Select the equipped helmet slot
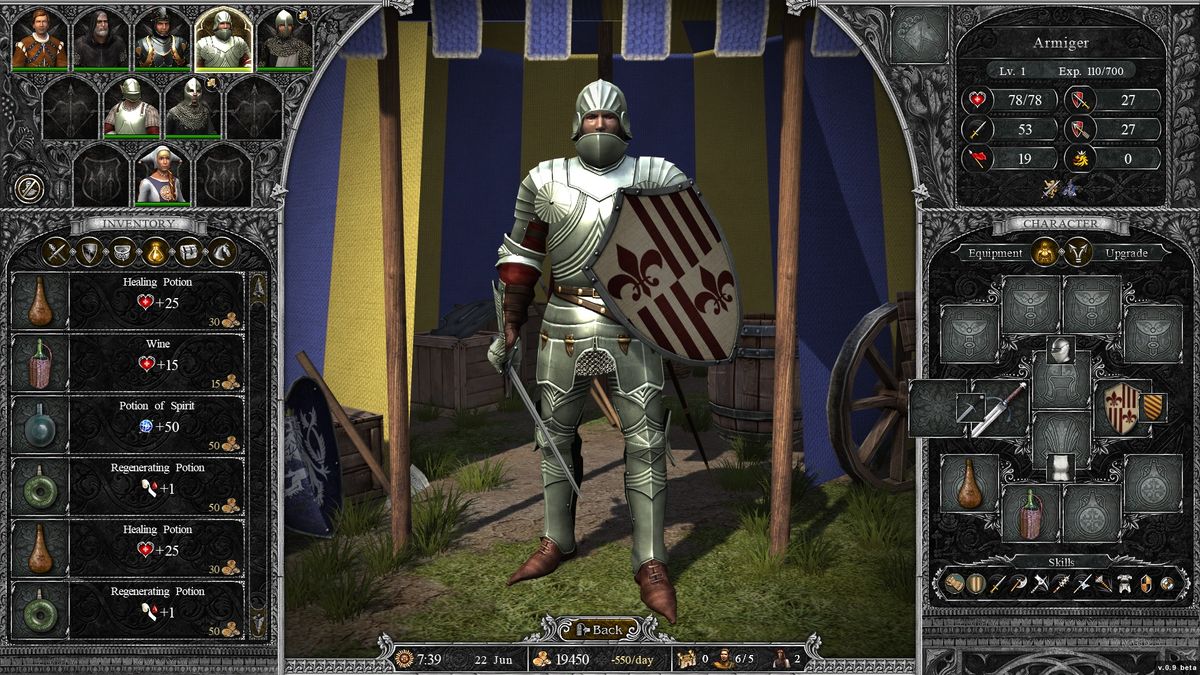This screenshot has width=1200, height=675. [1060, 352]
